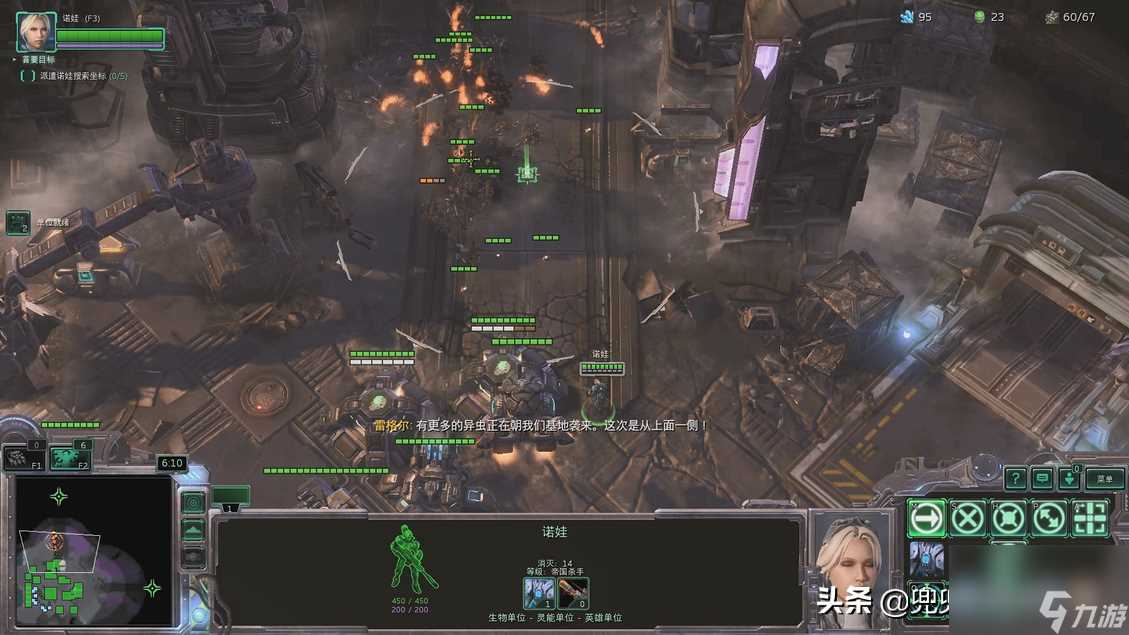Select the Patrol command button

(1049, 518)
